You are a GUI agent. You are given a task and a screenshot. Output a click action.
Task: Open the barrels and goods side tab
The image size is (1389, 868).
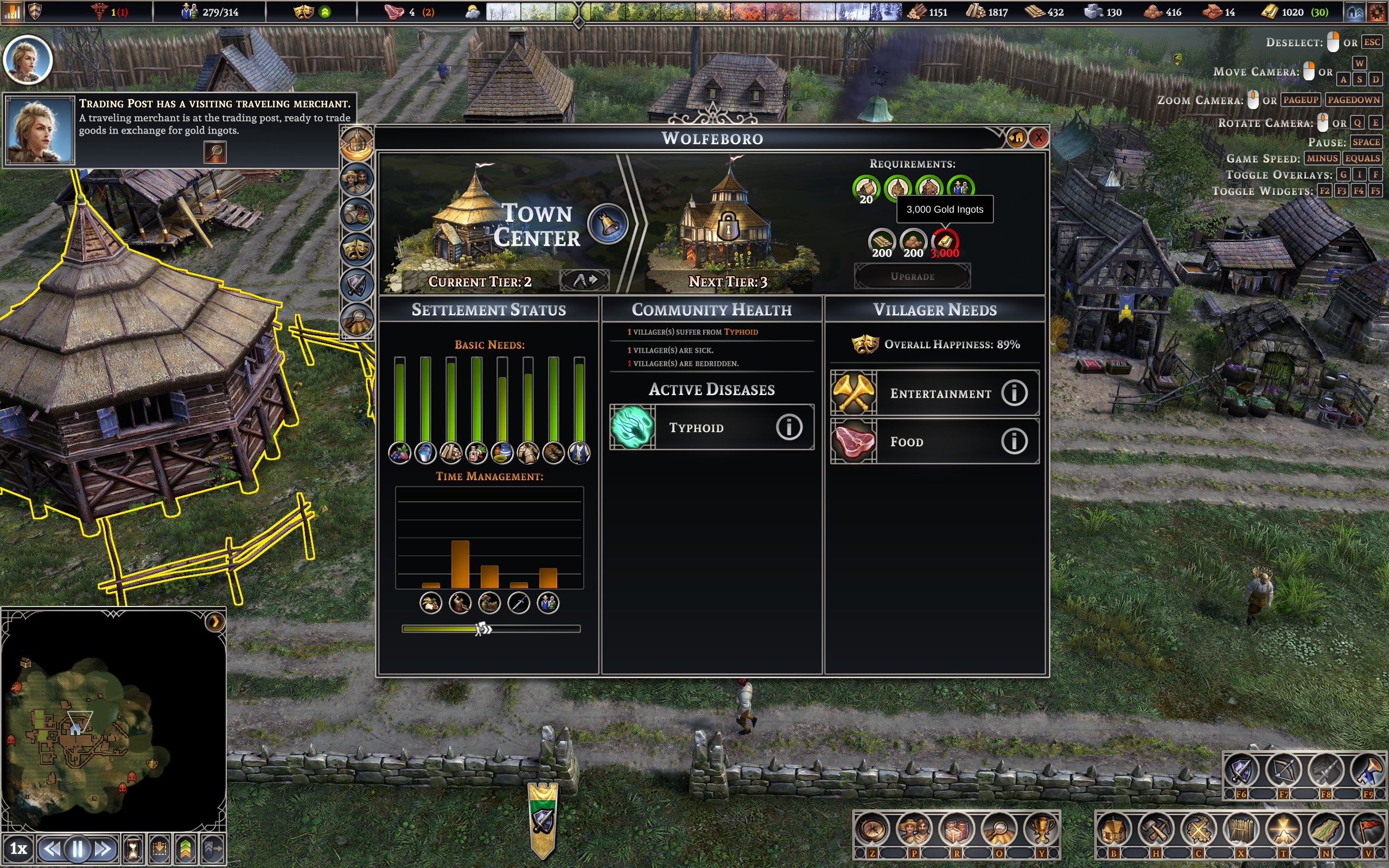[356, 215]
